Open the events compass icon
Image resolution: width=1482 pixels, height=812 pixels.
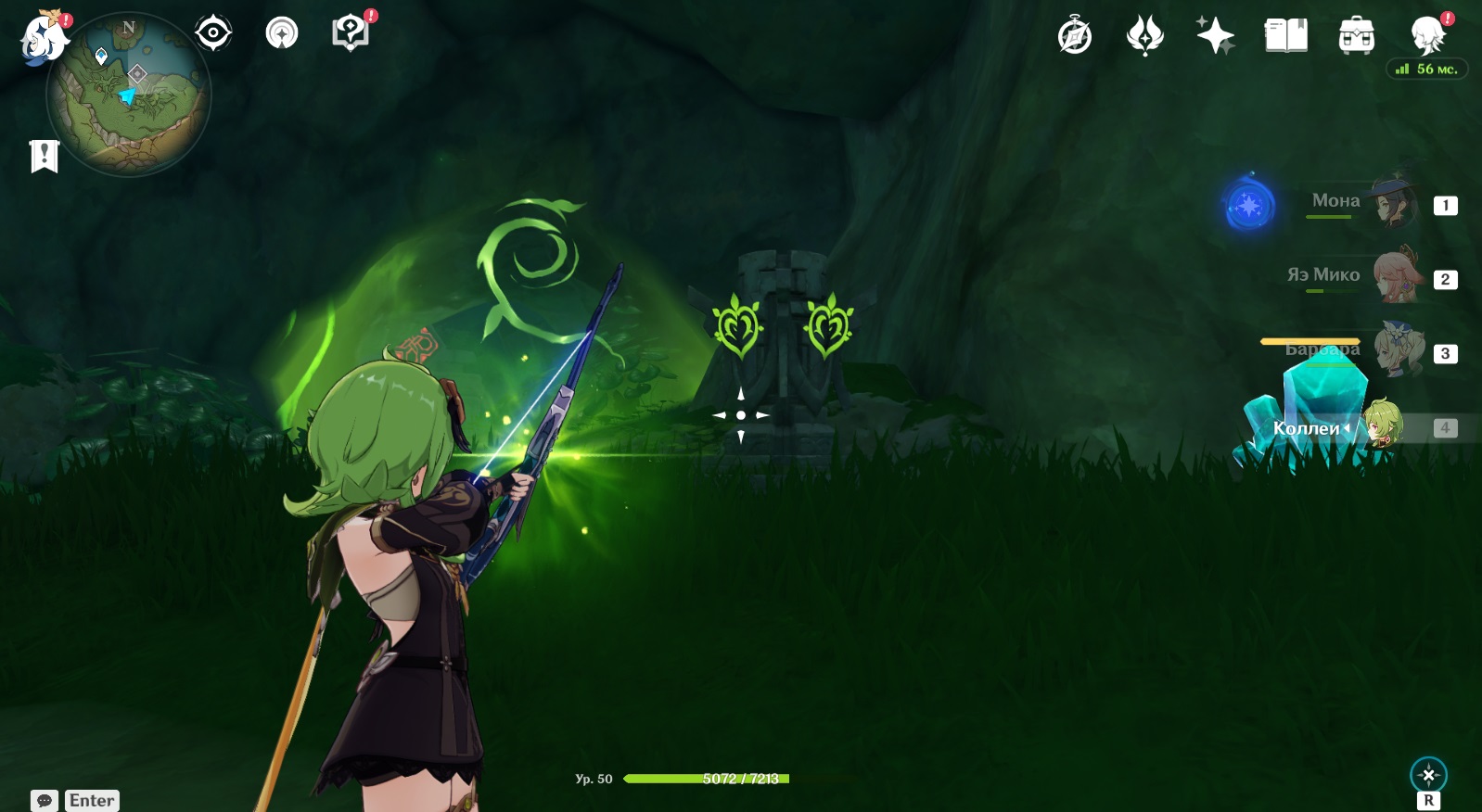click(x=282, y=33)
